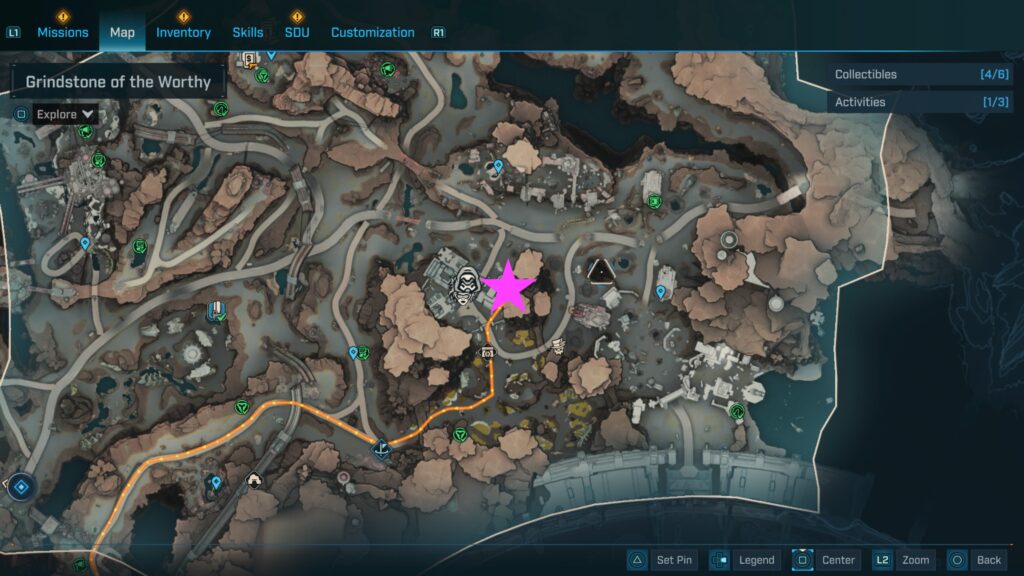The width and height of the screenshot is (1024, 576).
Task: Go to the Skills tab
Action: [248, 32]
